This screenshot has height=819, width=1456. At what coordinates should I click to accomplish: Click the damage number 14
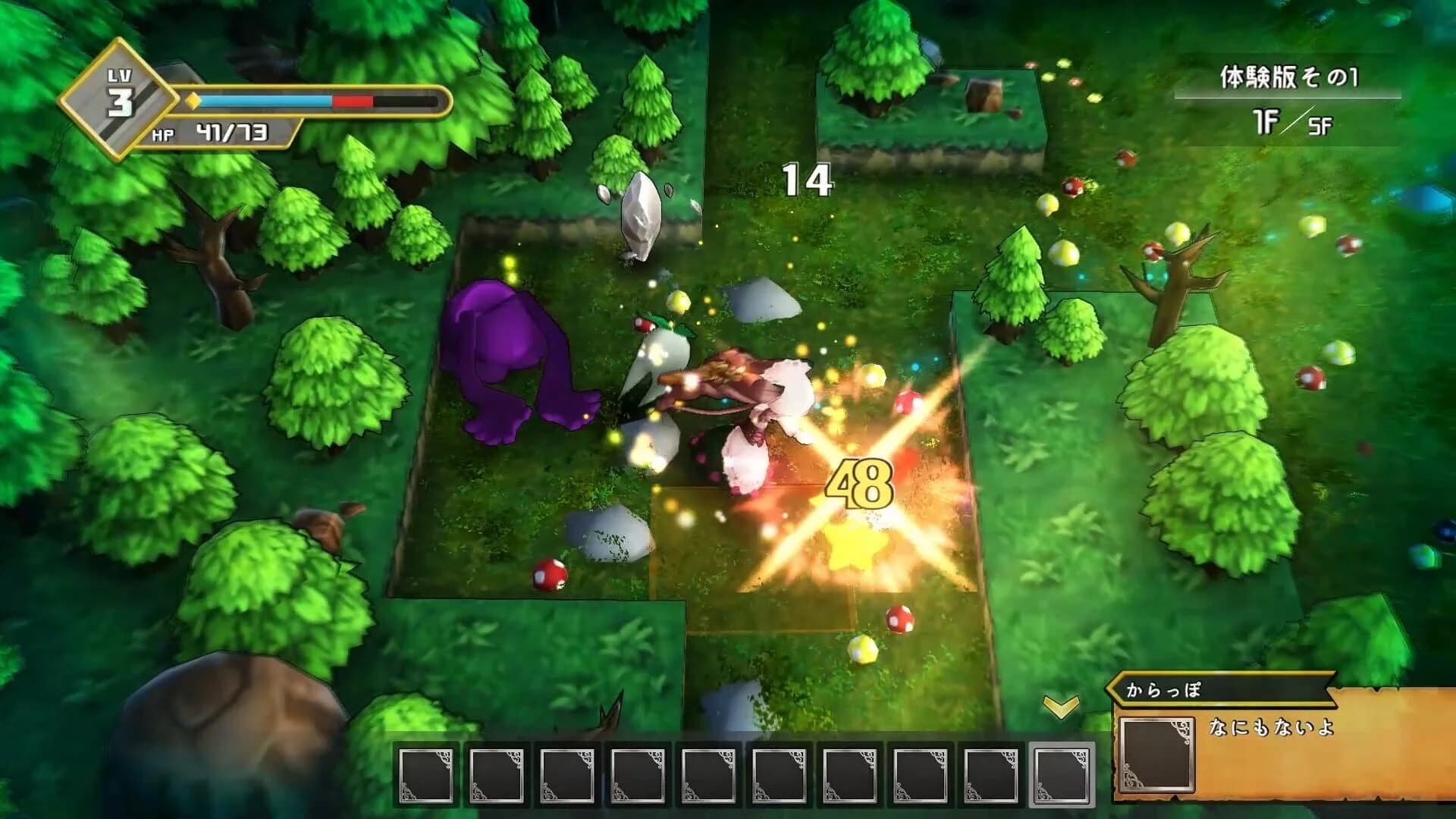coord(808,179)
